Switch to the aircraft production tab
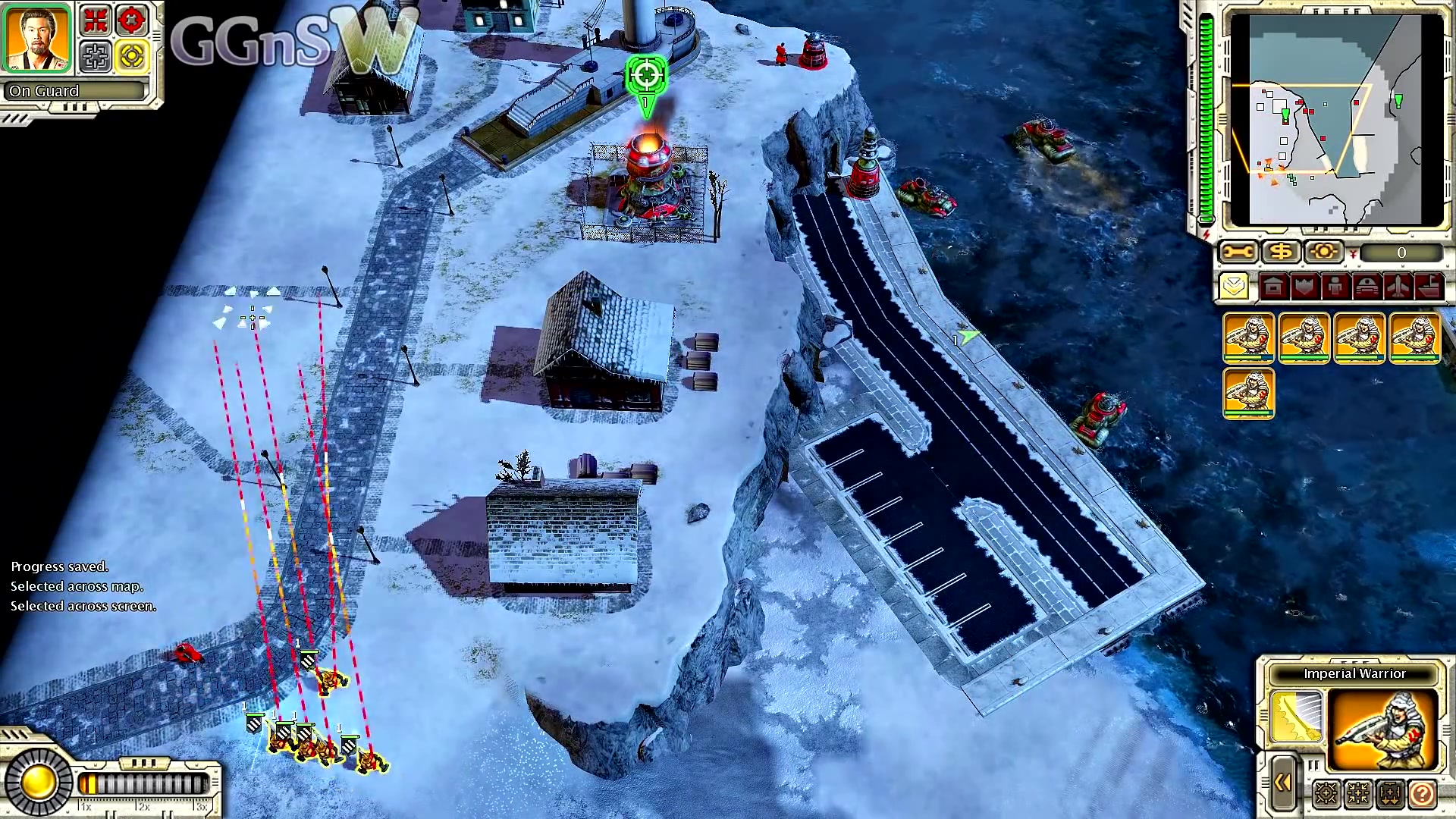 pos(1398,287)
